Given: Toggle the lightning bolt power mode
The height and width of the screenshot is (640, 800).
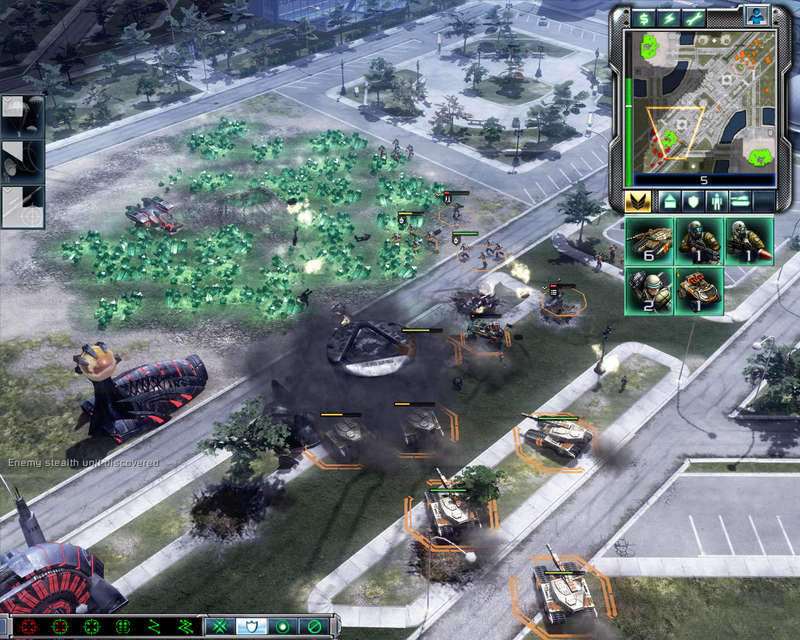Looking at the screenshot, I should [x=669, y=18].
